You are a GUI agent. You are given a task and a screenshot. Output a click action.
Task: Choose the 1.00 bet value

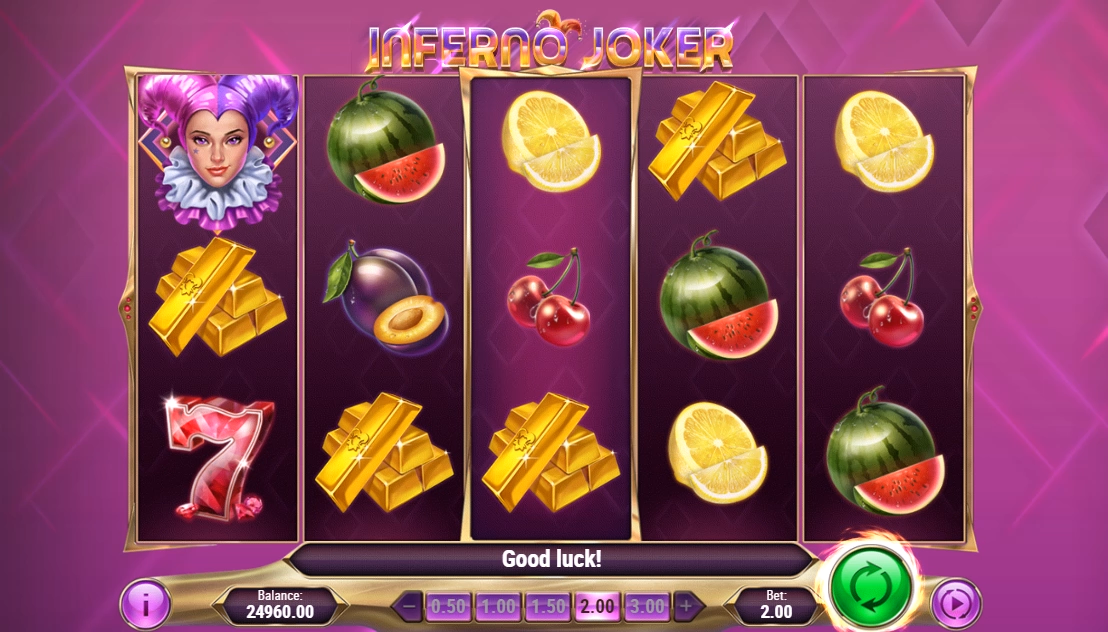tap(497, 606)
